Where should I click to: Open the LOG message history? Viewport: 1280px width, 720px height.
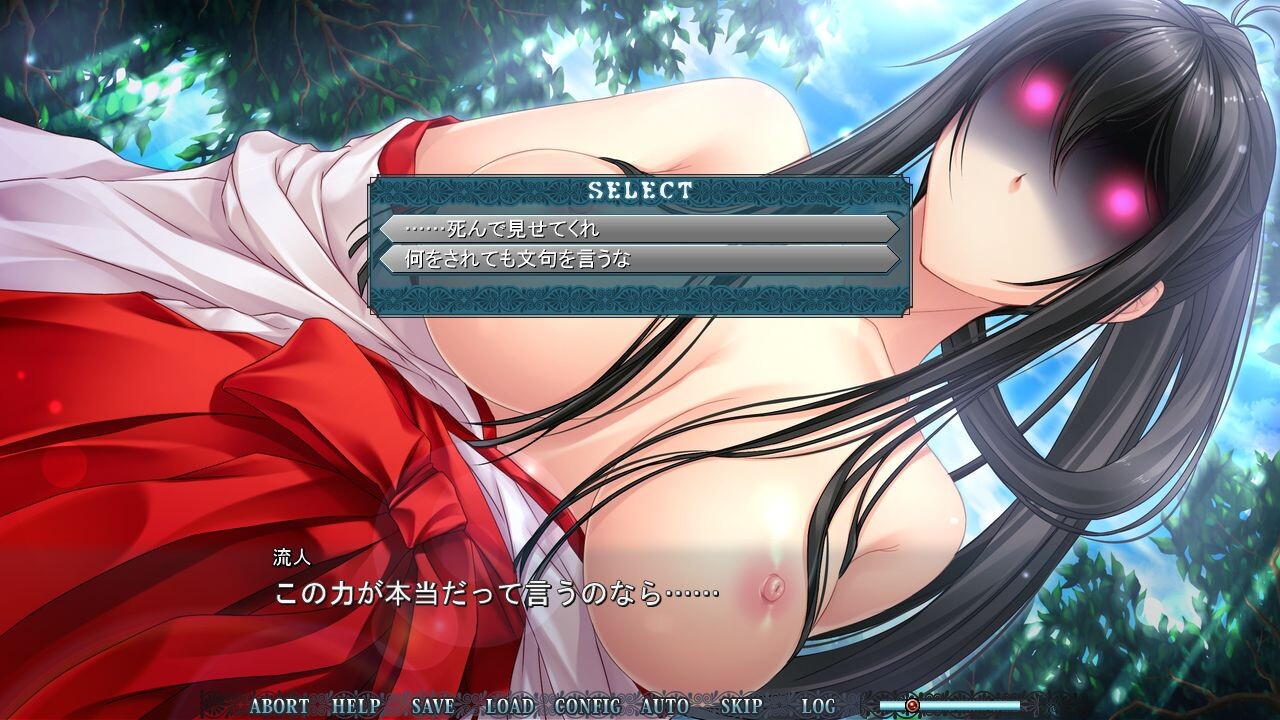point(817,703)
